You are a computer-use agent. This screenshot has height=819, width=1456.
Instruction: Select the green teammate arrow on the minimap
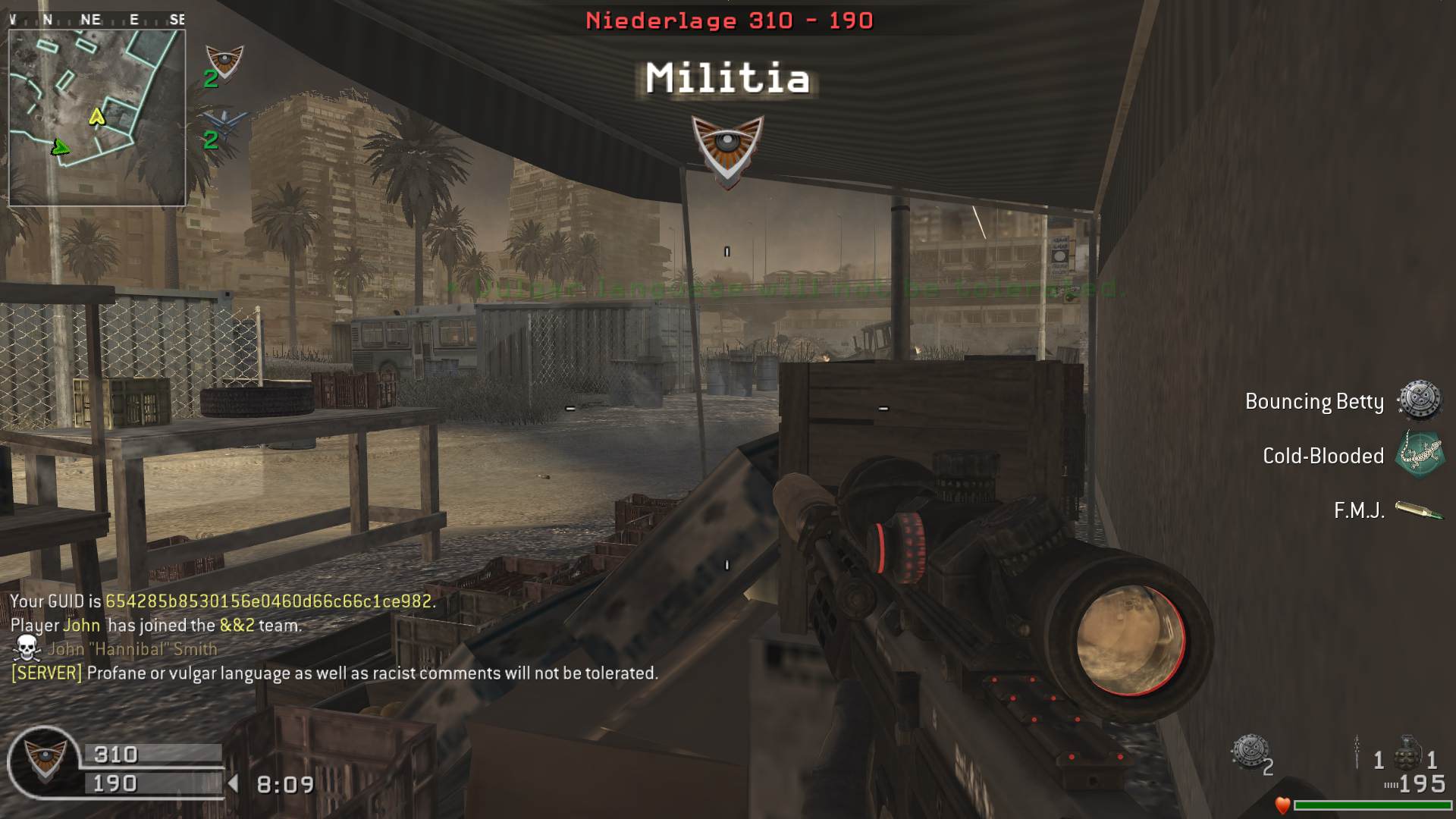[59, 147]
